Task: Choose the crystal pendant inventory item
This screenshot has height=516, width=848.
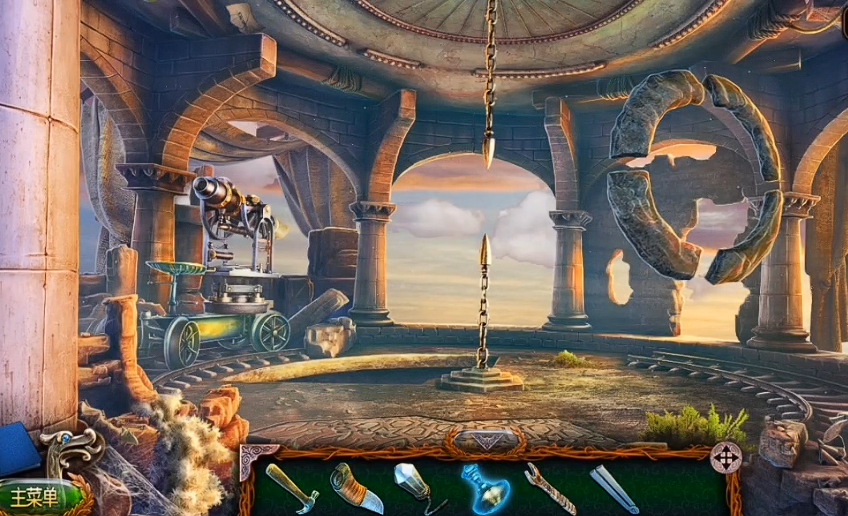Action: pyautogui.click(x=415, y=486)
